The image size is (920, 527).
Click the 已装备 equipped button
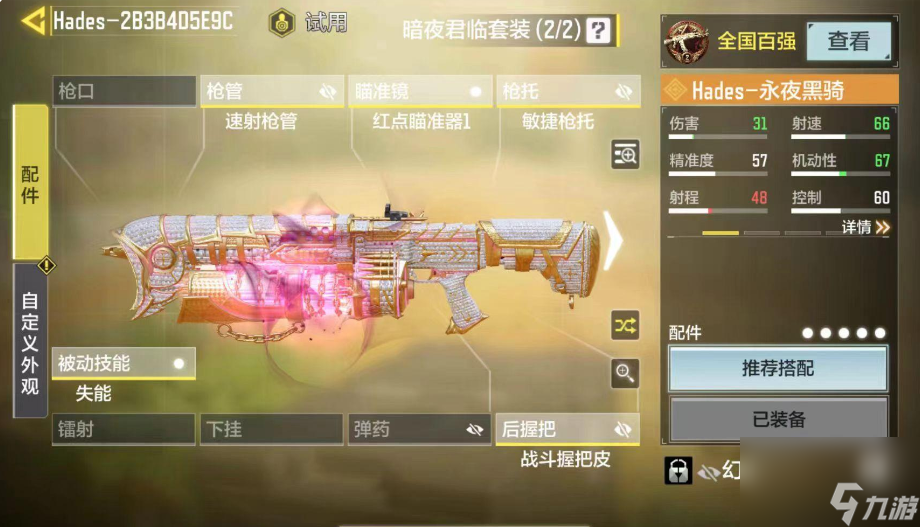(777, 419)
